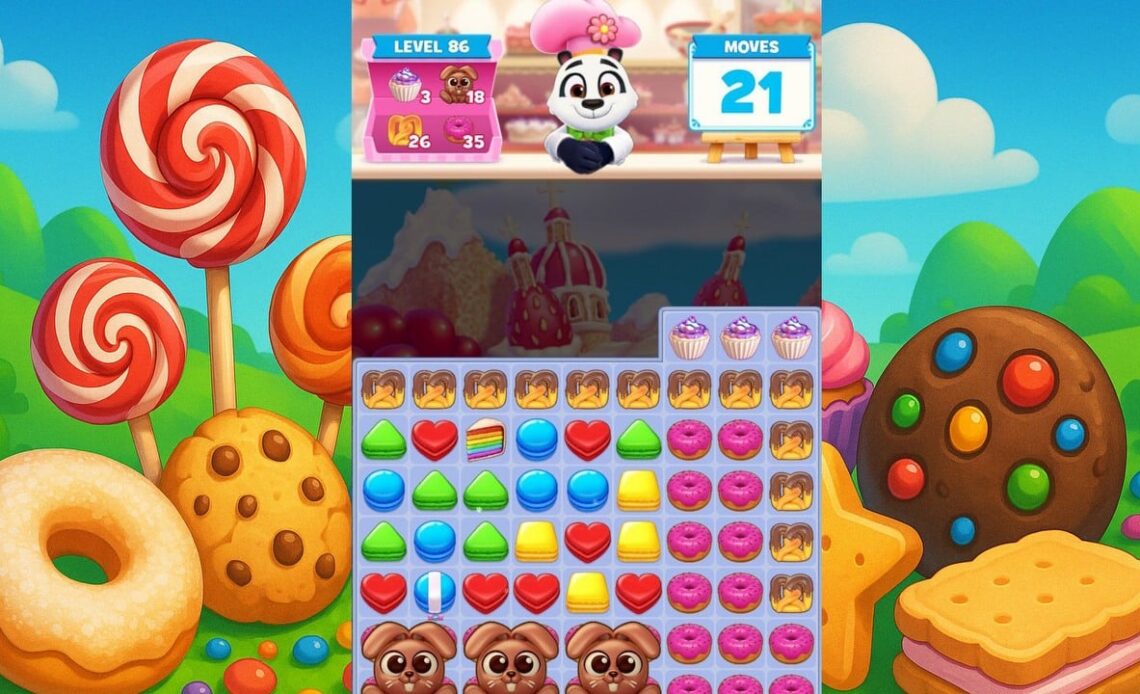Pick the blue macaron directly above the striped candy
Viewport: 1140px width, 694px height.
tap(434, 541)
